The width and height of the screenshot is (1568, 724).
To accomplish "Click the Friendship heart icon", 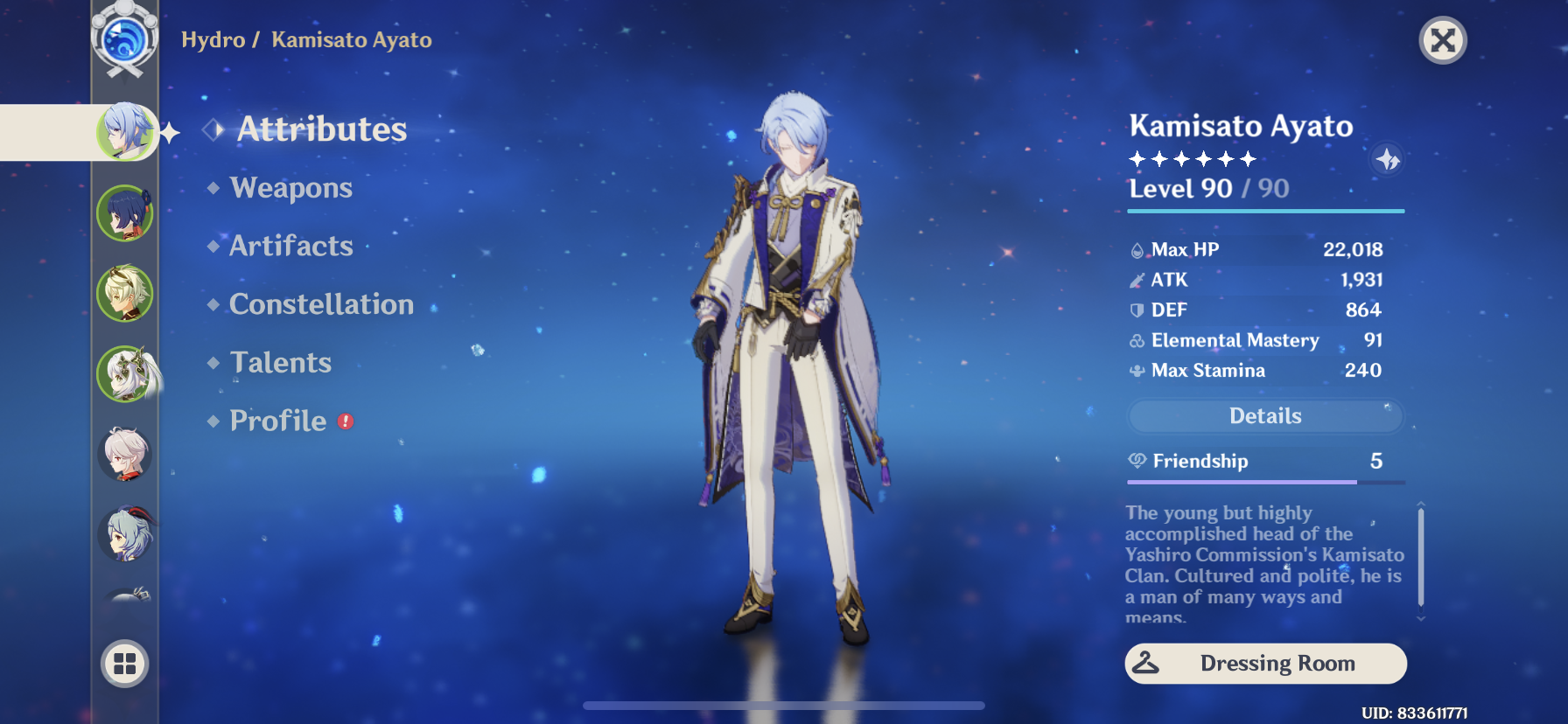I will coord(1137,461).
